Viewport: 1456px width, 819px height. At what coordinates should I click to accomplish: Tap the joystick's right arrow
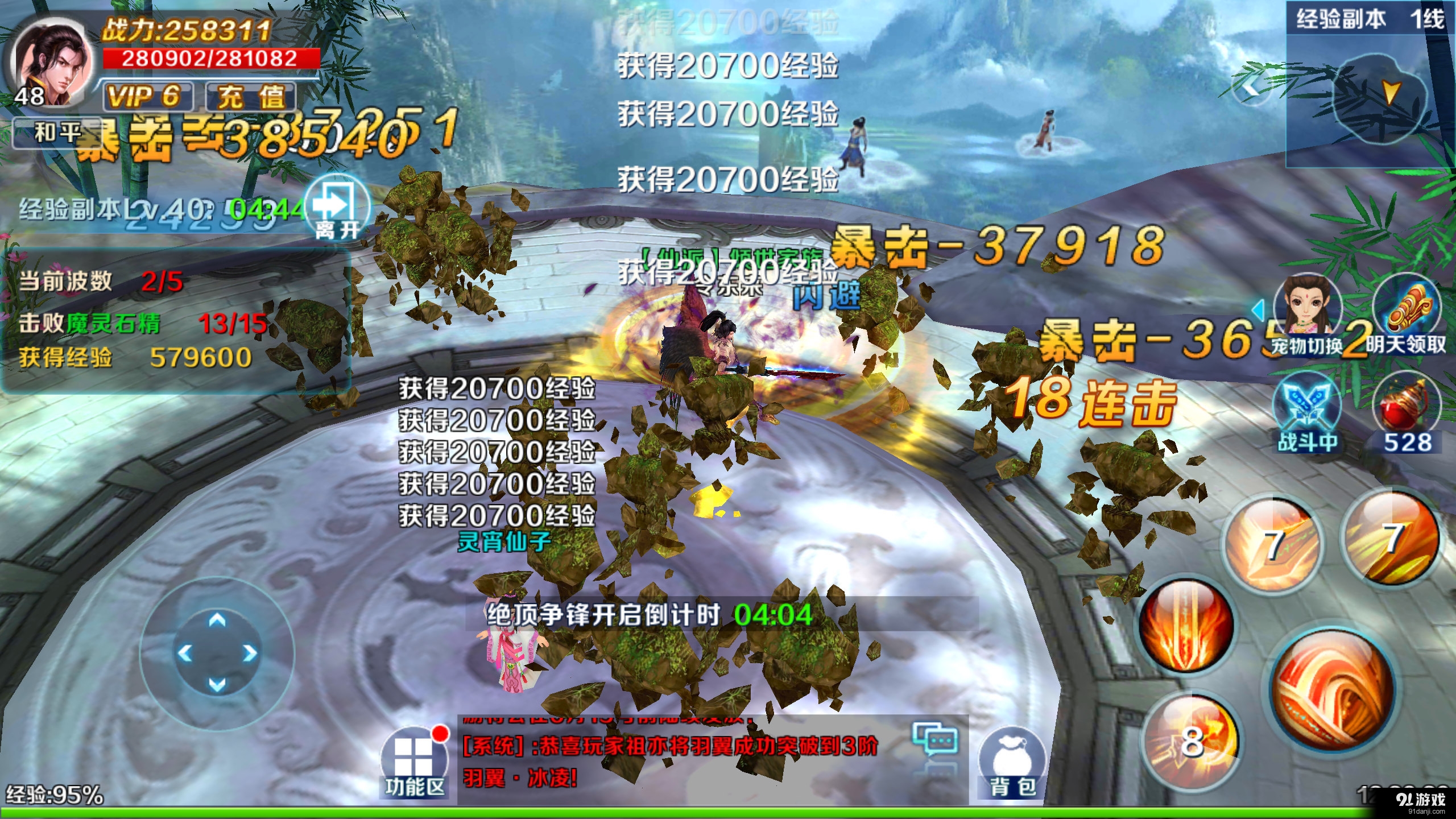click(x=249, y=653)
